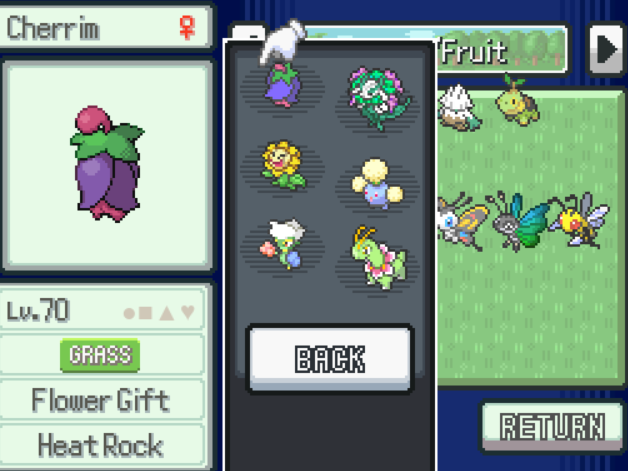Pick Beedrill from the storage box
This screenshot has height=471, width=628.
(578, 220)
